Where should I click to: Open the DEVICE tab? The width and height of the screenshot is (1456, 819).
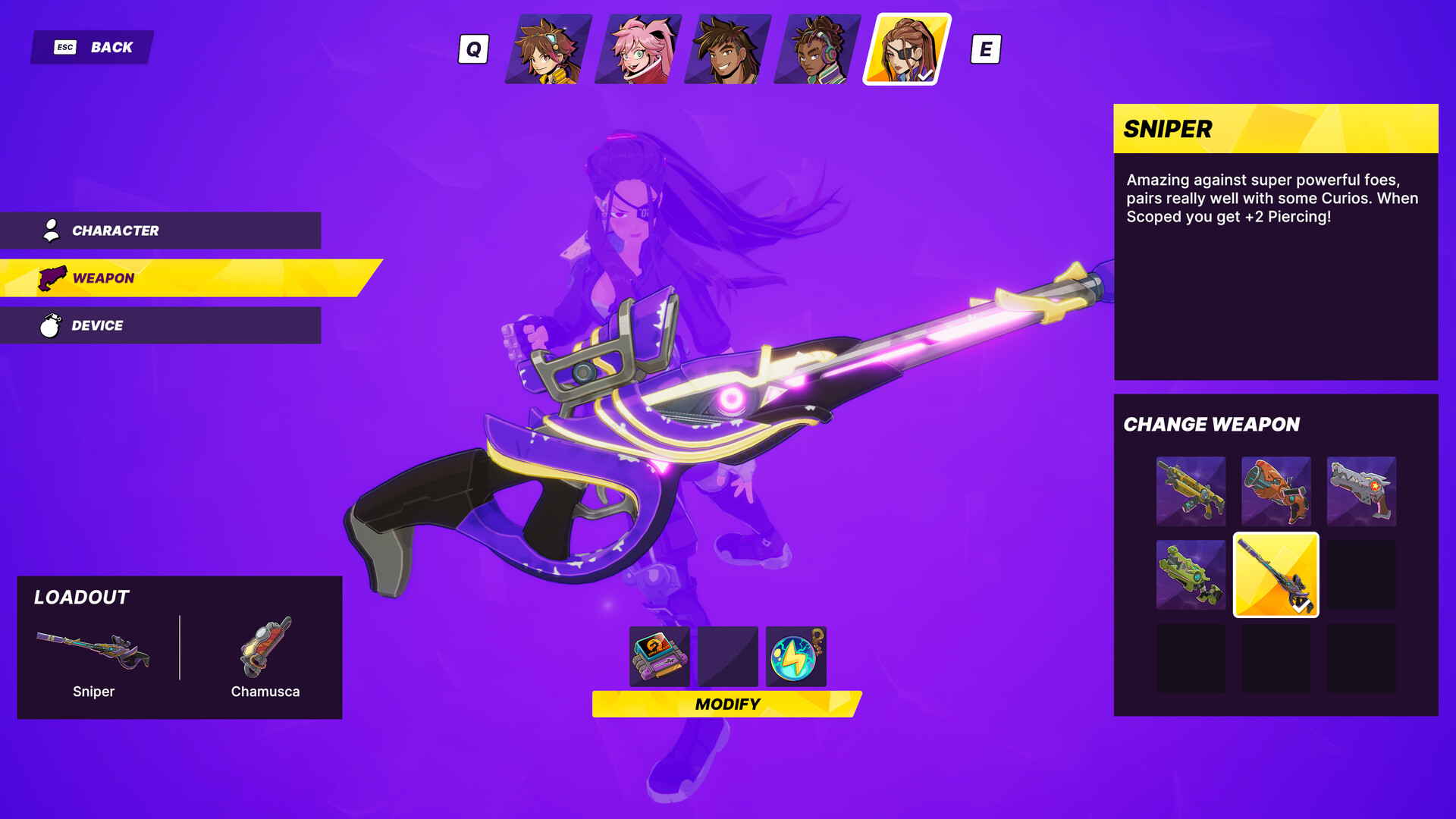(159, 325)
